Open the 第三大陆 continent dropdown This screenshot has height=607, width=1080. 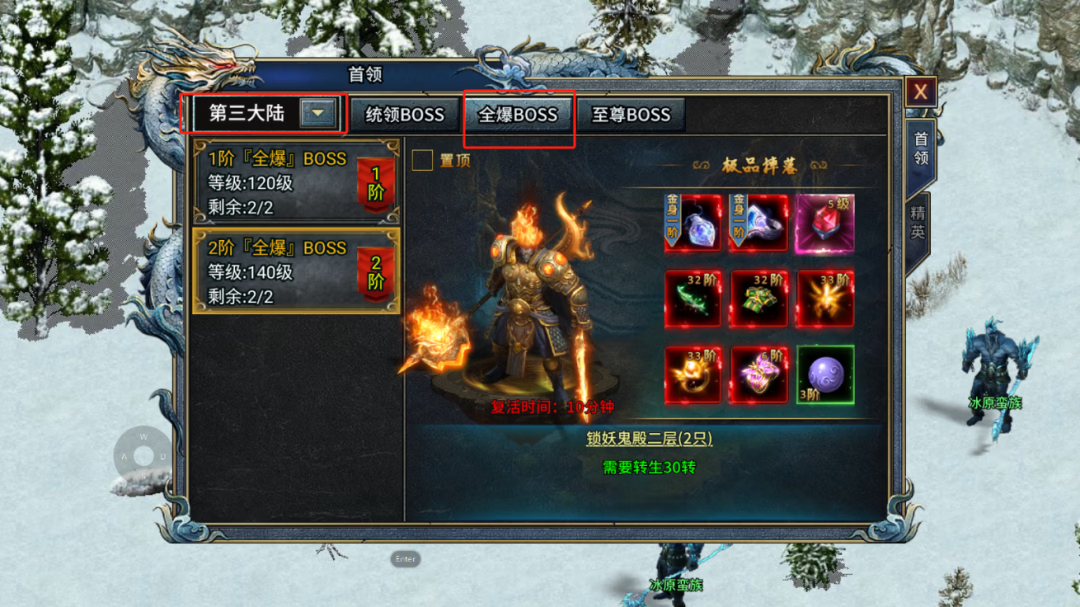318,113
